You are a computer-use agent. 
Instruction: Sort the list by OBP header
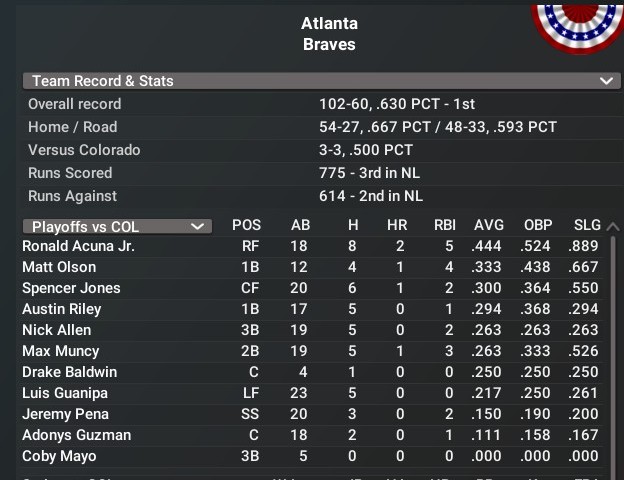tap(538, 225)
